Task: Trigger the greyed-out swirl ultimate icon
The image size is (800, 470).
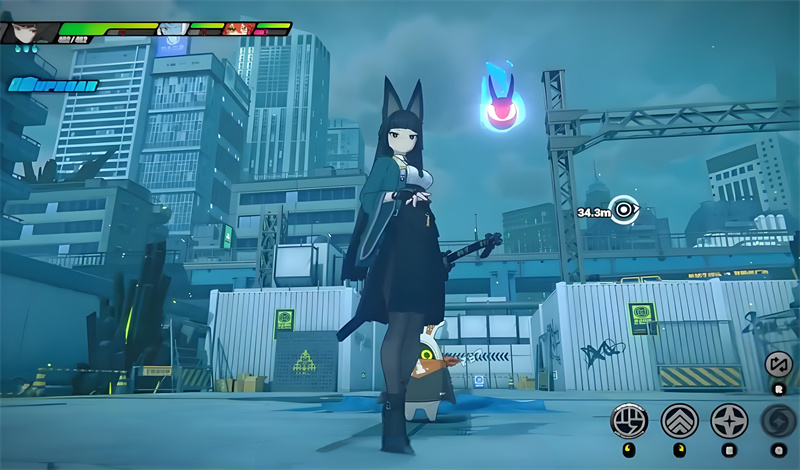Action: [x=777, y=420]
